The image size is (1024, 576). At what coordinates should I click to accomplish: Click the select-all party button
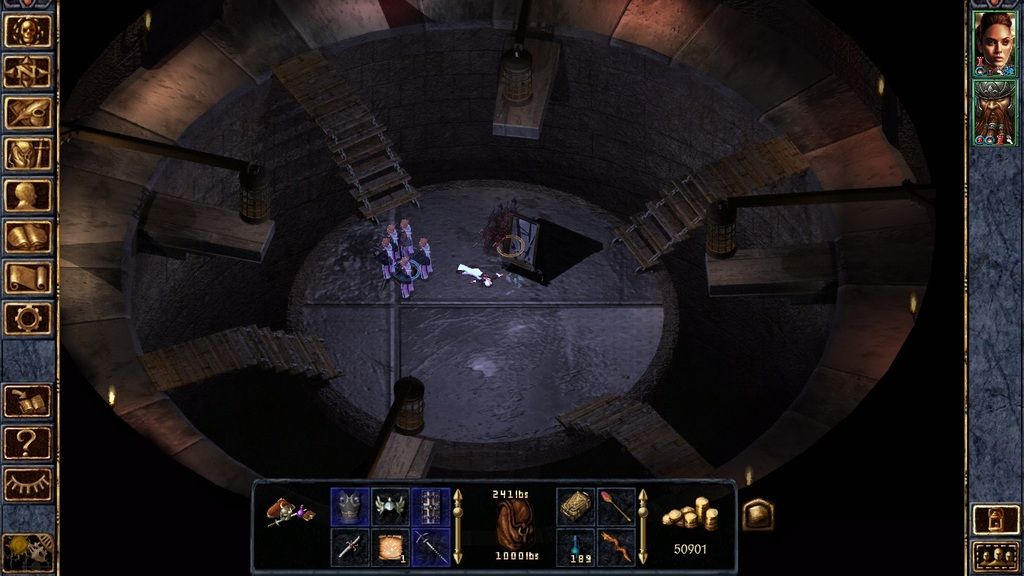click(996, 555)
